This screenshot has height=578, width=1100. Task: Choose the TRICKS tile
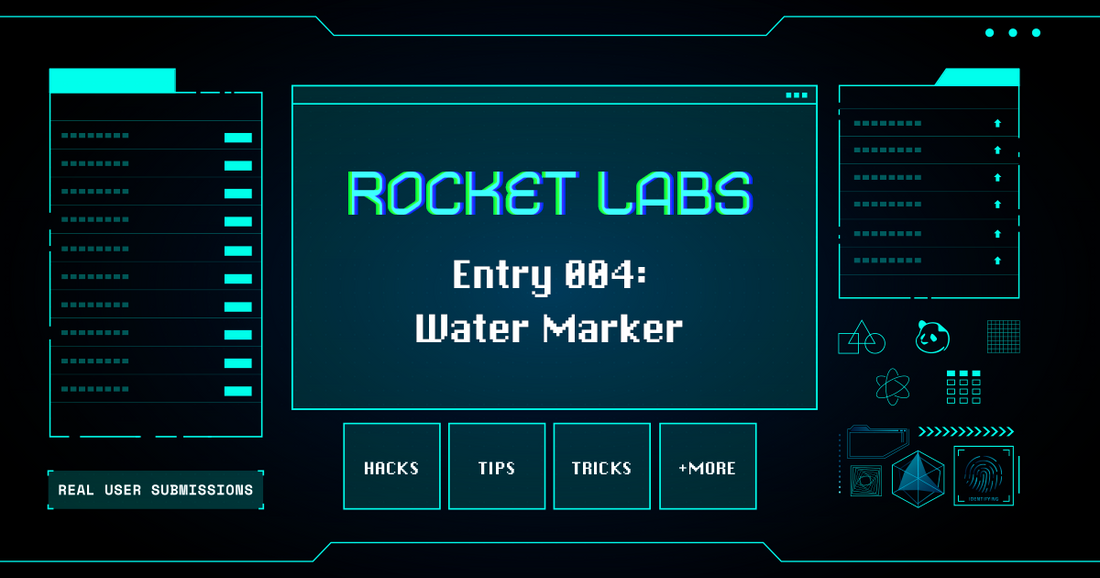tap(602, 467)
